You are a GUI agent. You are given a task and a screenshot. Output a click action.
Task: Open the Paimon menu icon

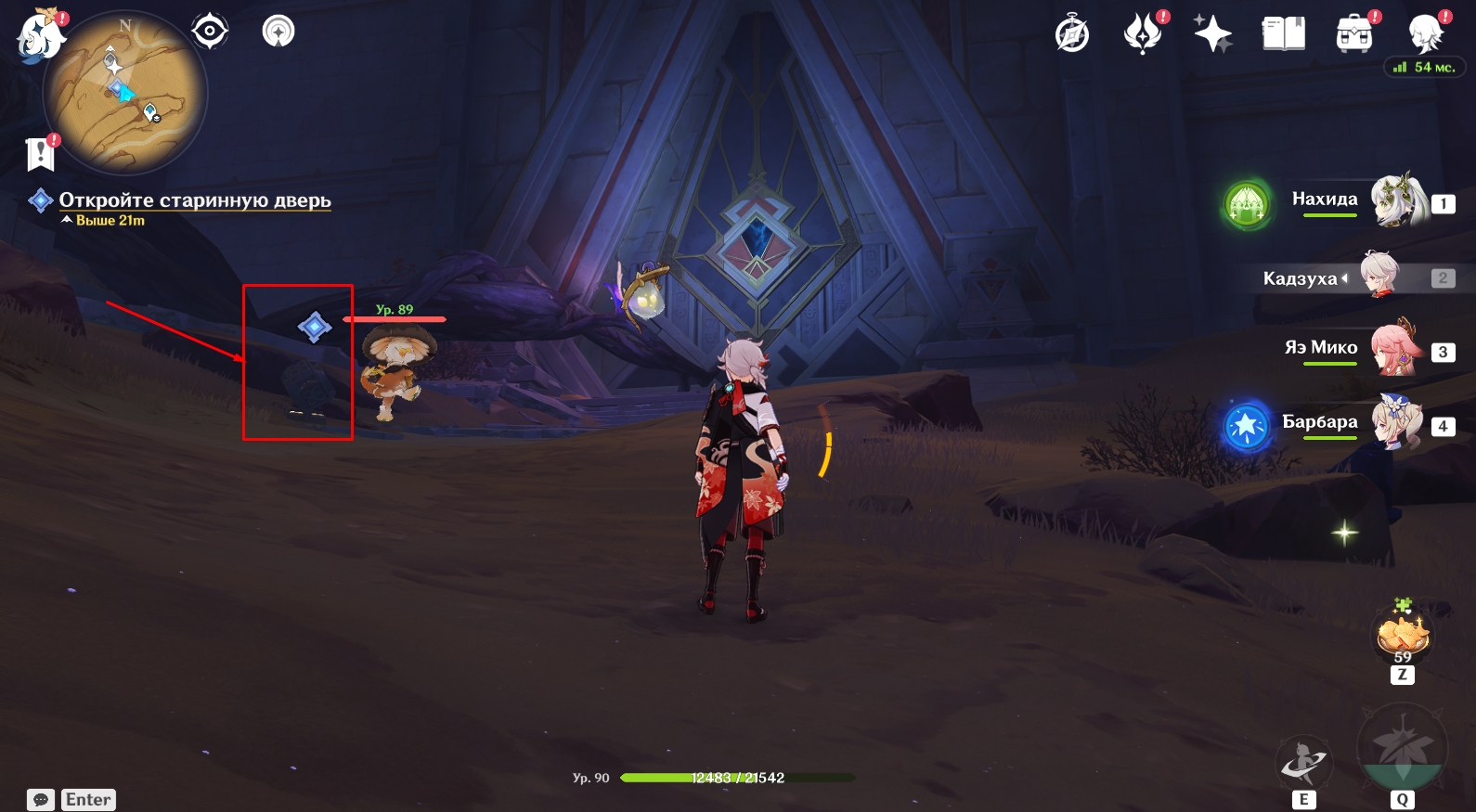[39, 37]
